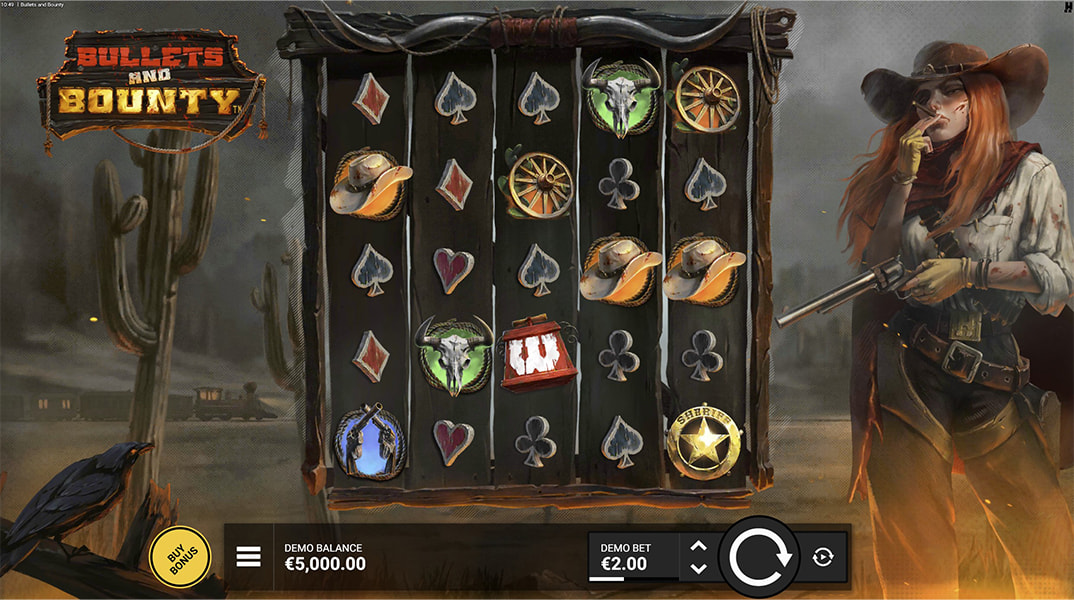Increase the demo bet with the up arrow

(x=699, y=546)
